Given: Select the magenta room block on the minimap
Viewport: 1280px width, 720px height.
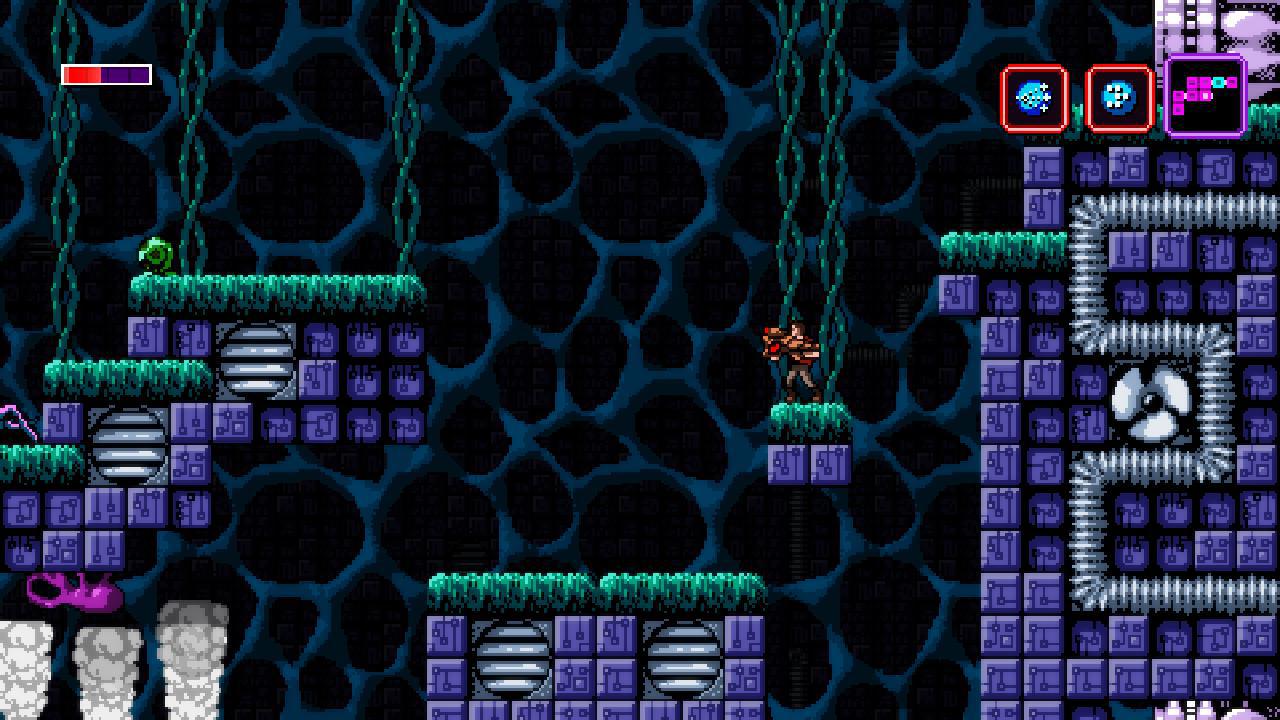Looking at the screenshot, I should pos(1192,82).
